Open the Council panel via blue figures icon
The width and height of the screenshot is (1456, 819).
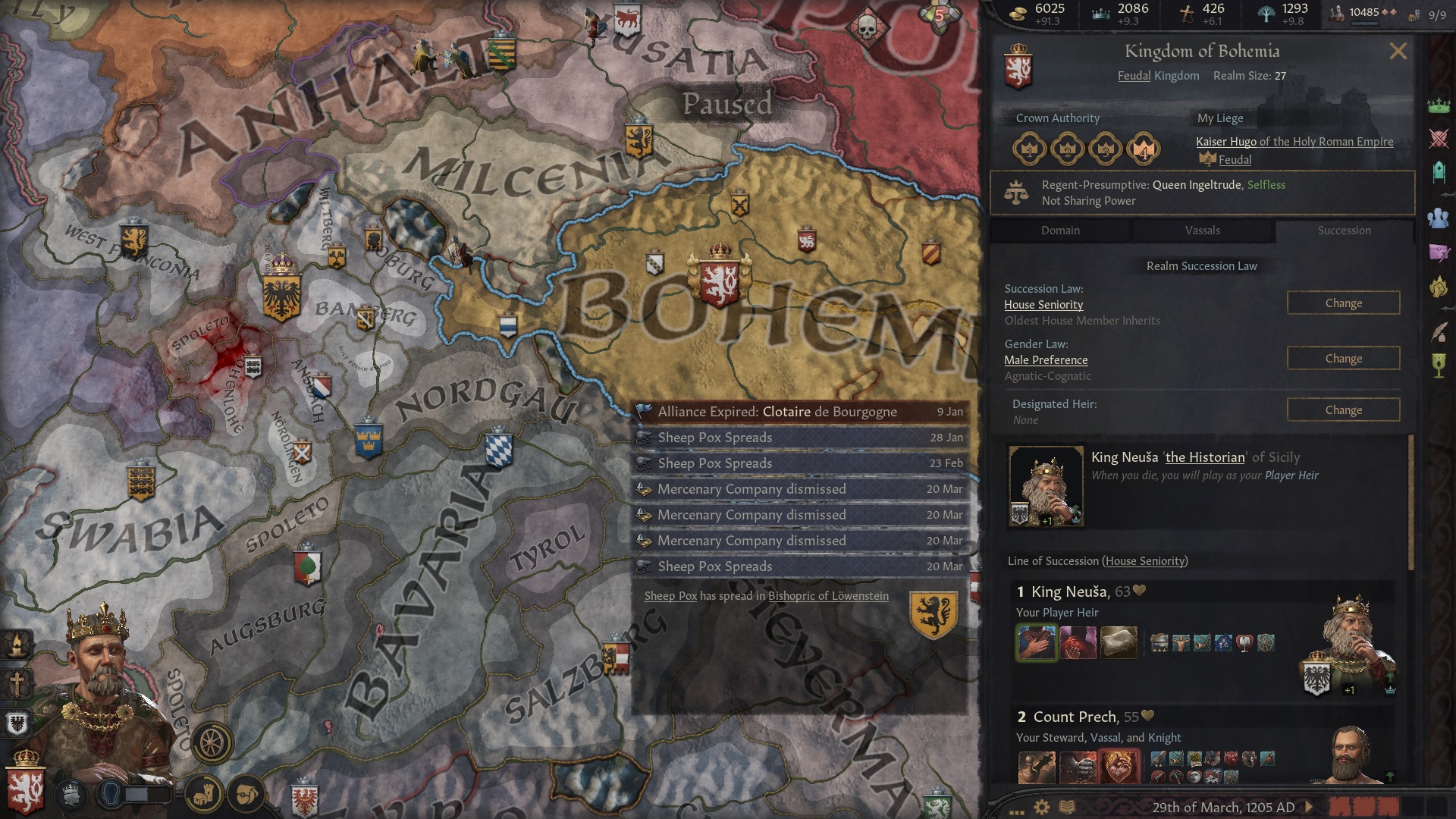(x=1439, y=218)
